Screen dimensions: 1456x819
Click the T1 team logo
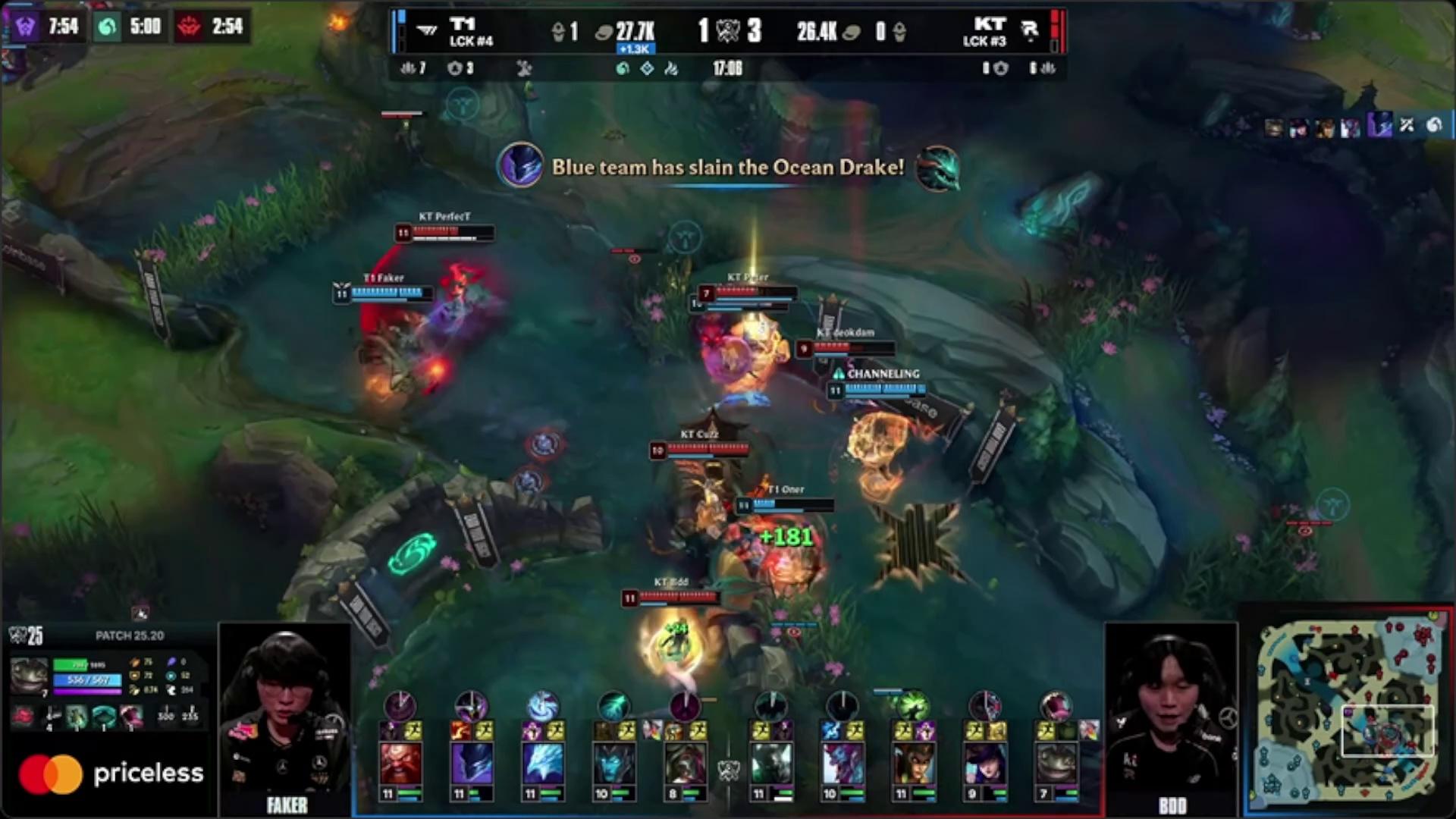click(428, 31)
